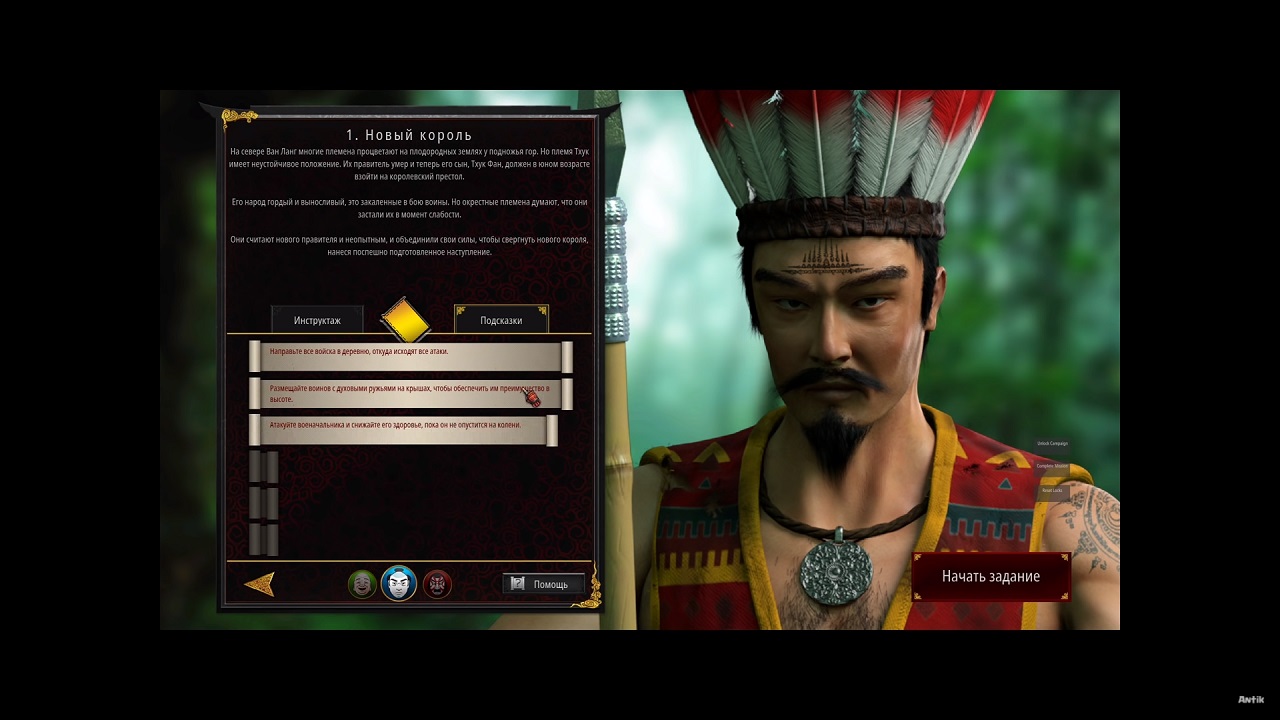Click the yellow scroll icon between tabs
Screen dimensions: 1280x720
(x=405, y=319)
